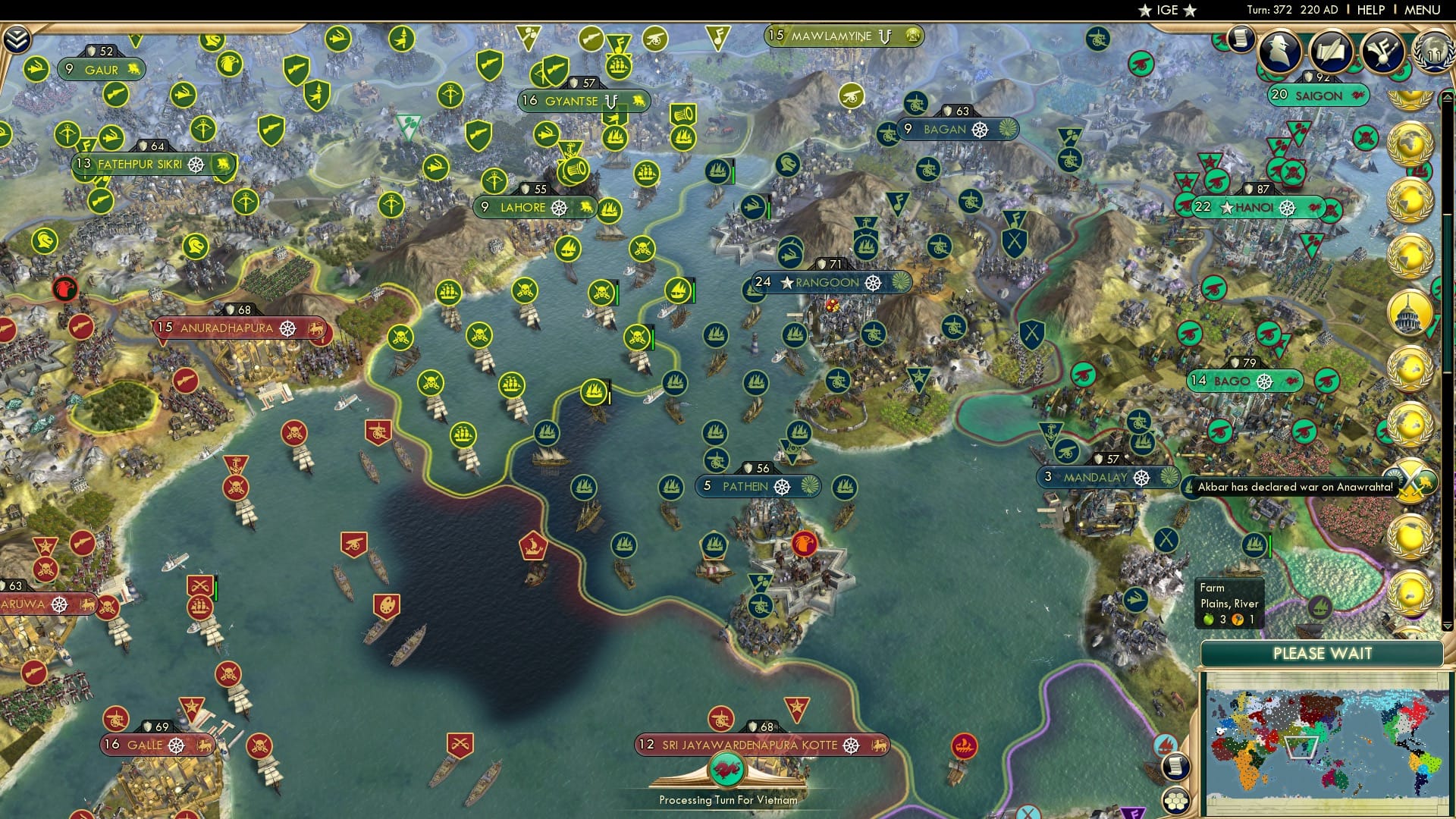Open the HELP menu
1456x819 pixels.
1370,9
